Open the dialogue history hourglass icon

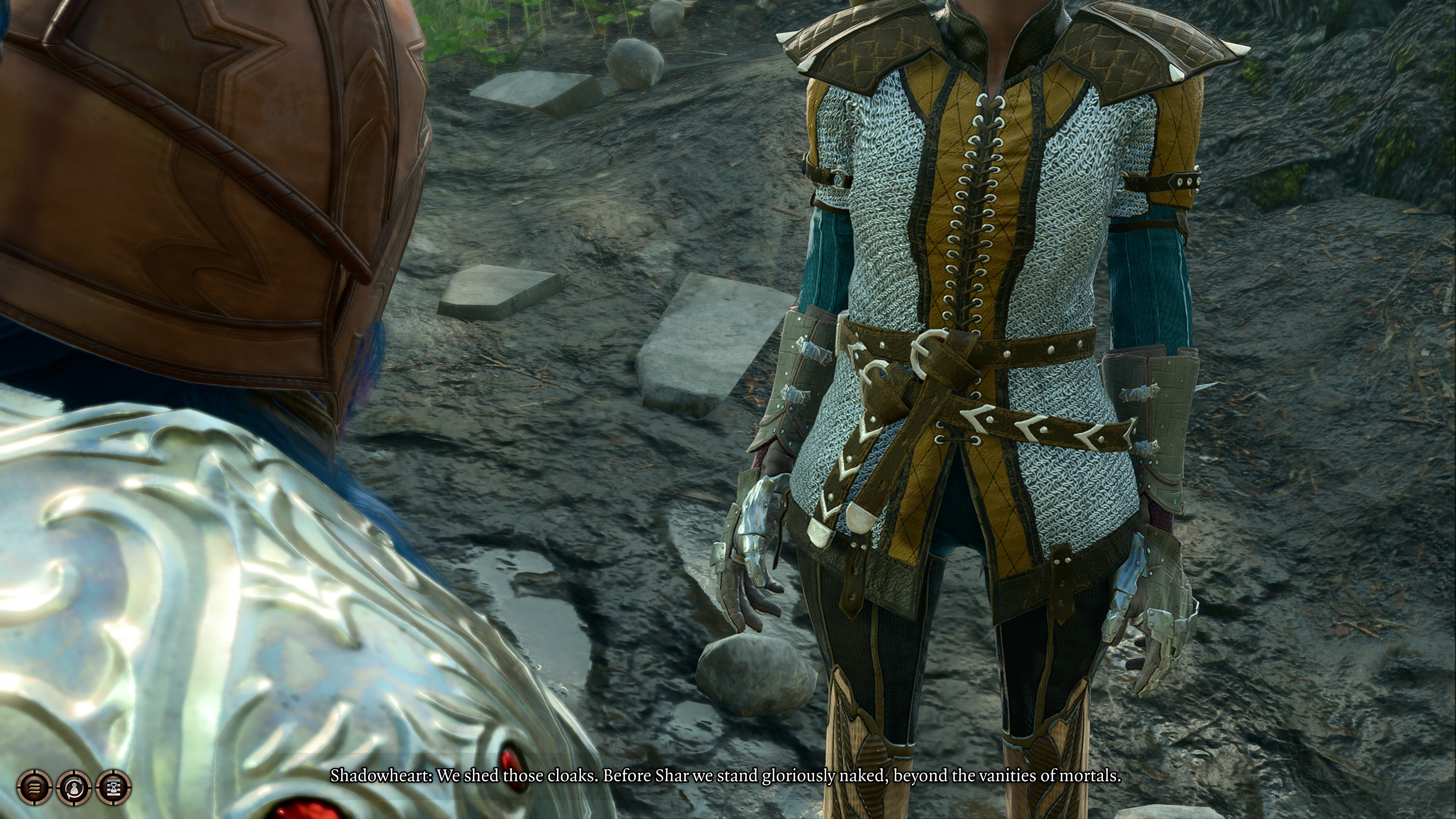pos(114,786)
